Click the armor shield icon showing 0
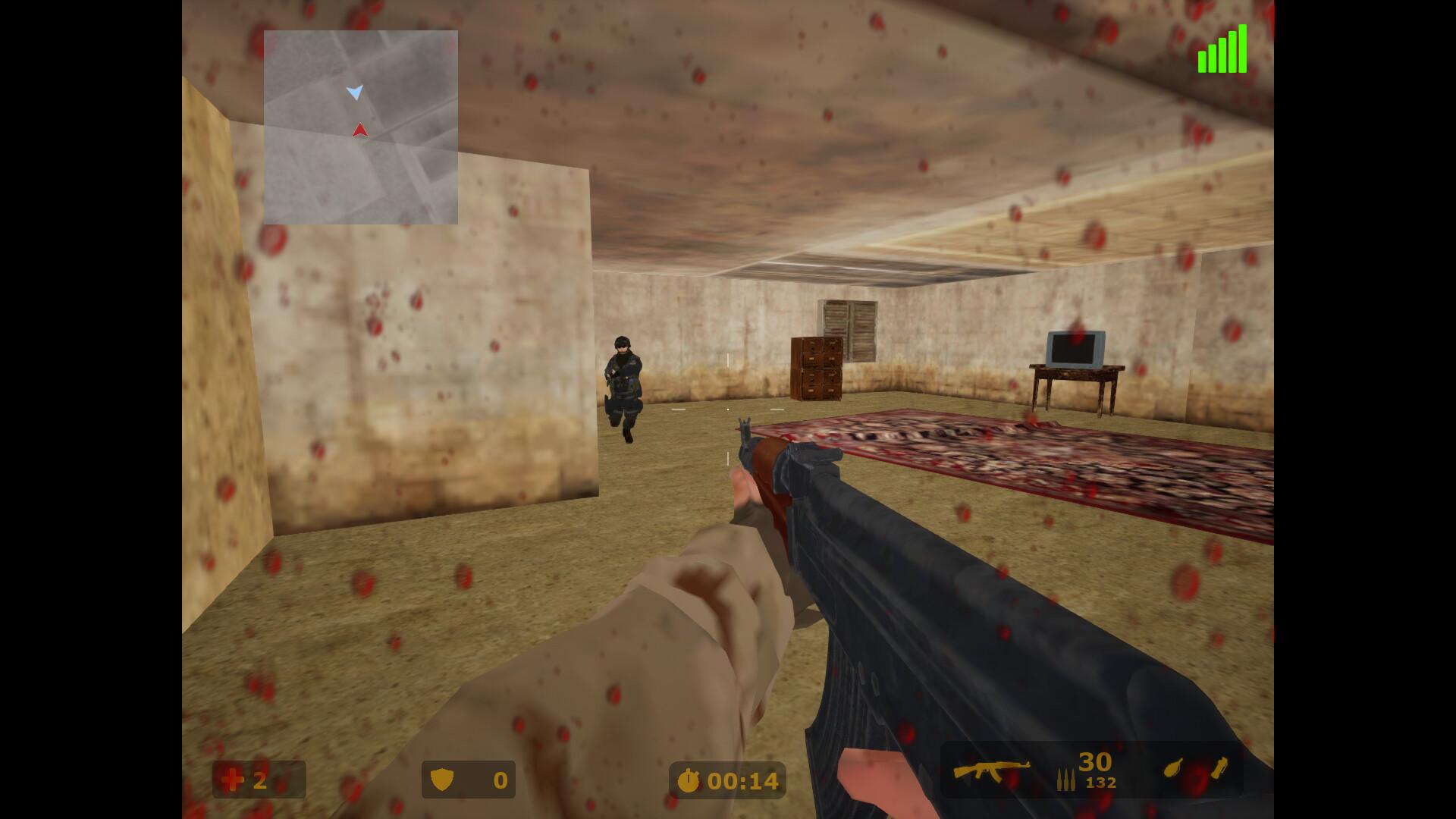This screenshot has height=819, width=1456. [x=444, y=780]
